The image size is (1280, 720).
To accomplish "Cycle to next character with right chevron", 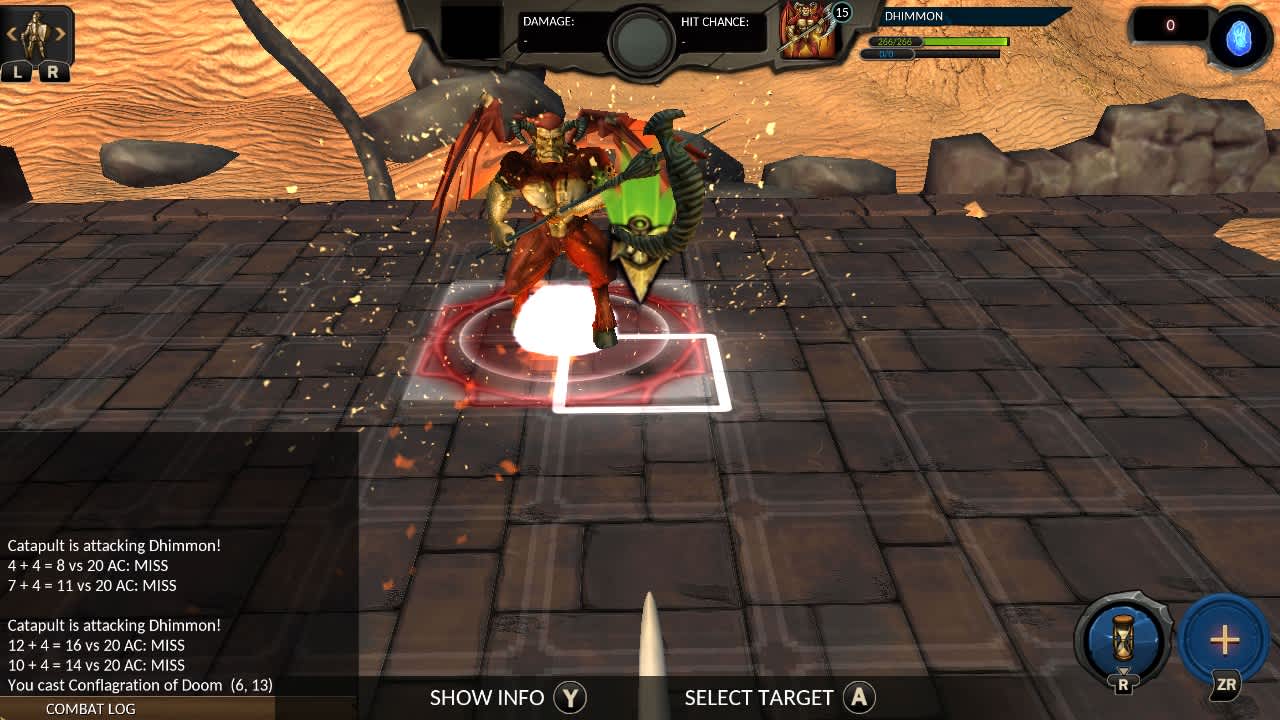I will point(62,33).
